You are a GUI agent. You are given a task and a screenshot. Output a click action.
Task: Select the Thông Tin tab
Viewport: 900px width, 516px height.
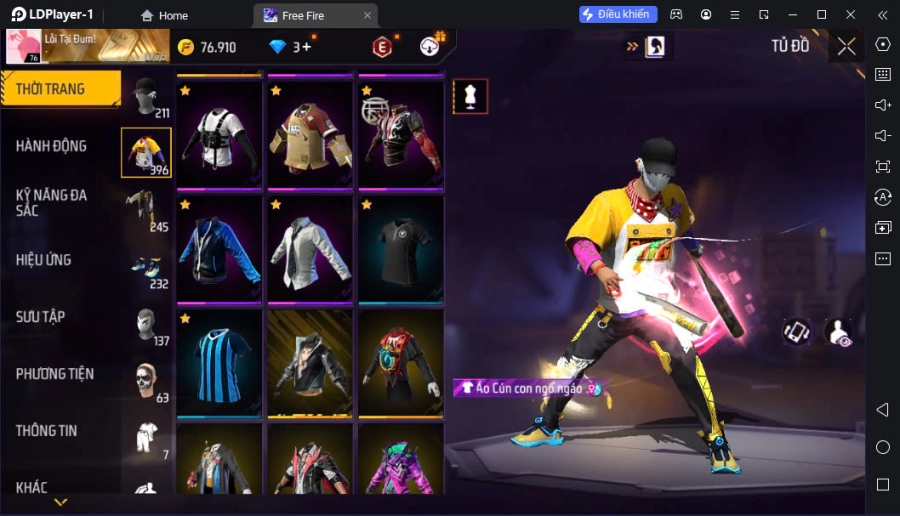47,431
